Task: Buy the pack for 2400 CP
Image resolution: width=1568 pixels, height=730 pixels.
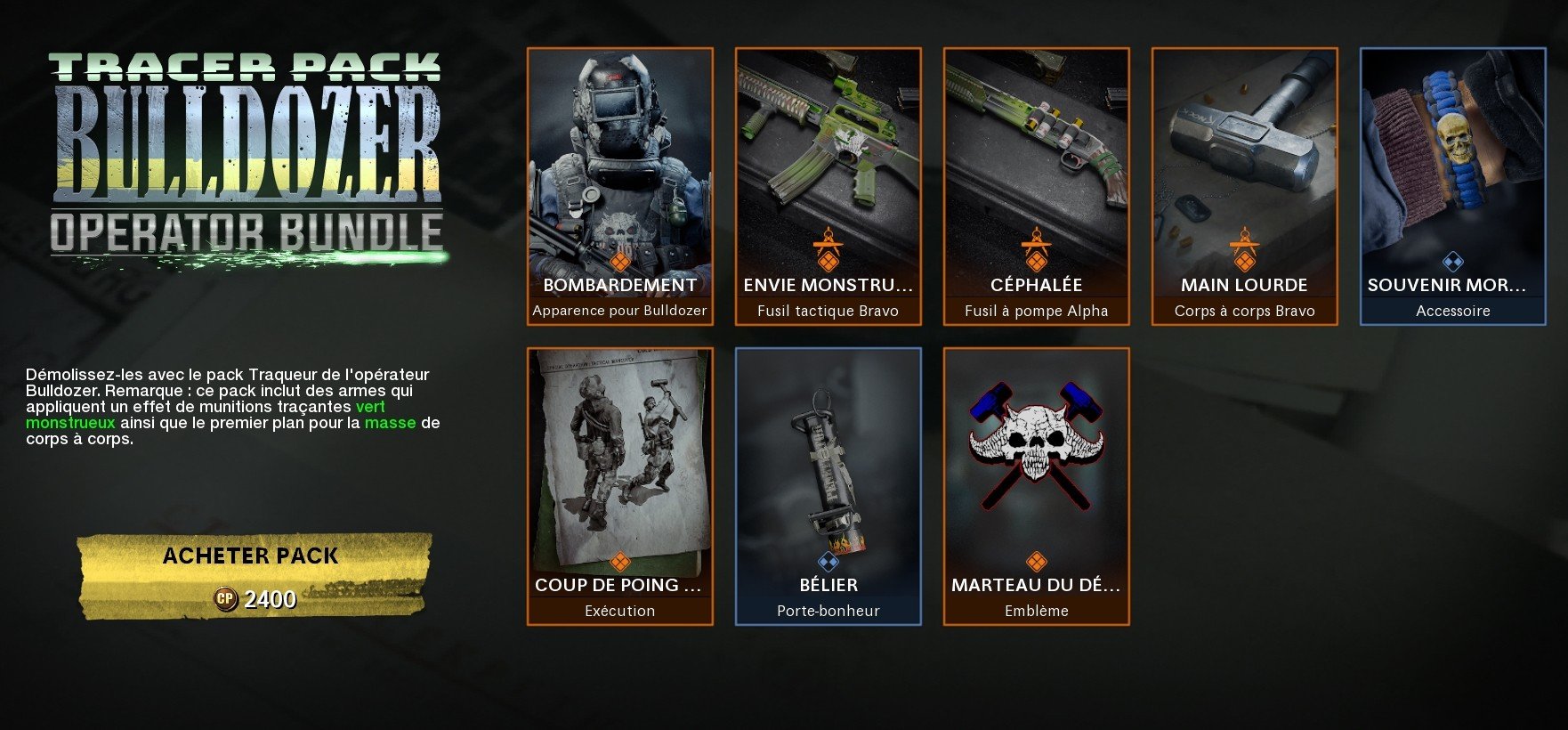Action: click(x=254, y=575)
